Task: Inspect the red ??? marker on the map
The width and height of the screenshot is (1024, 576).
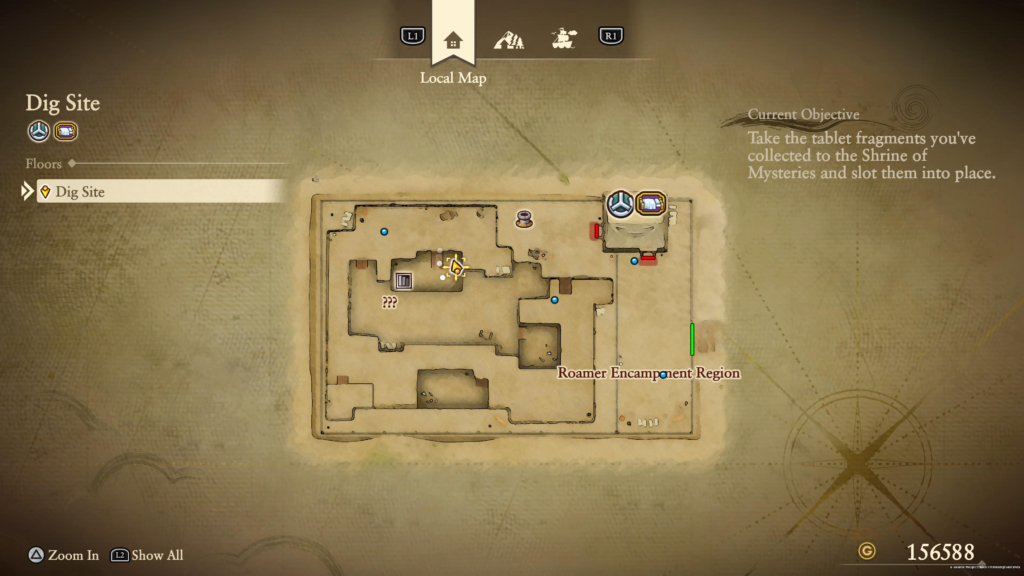Action: click(389, 302)
